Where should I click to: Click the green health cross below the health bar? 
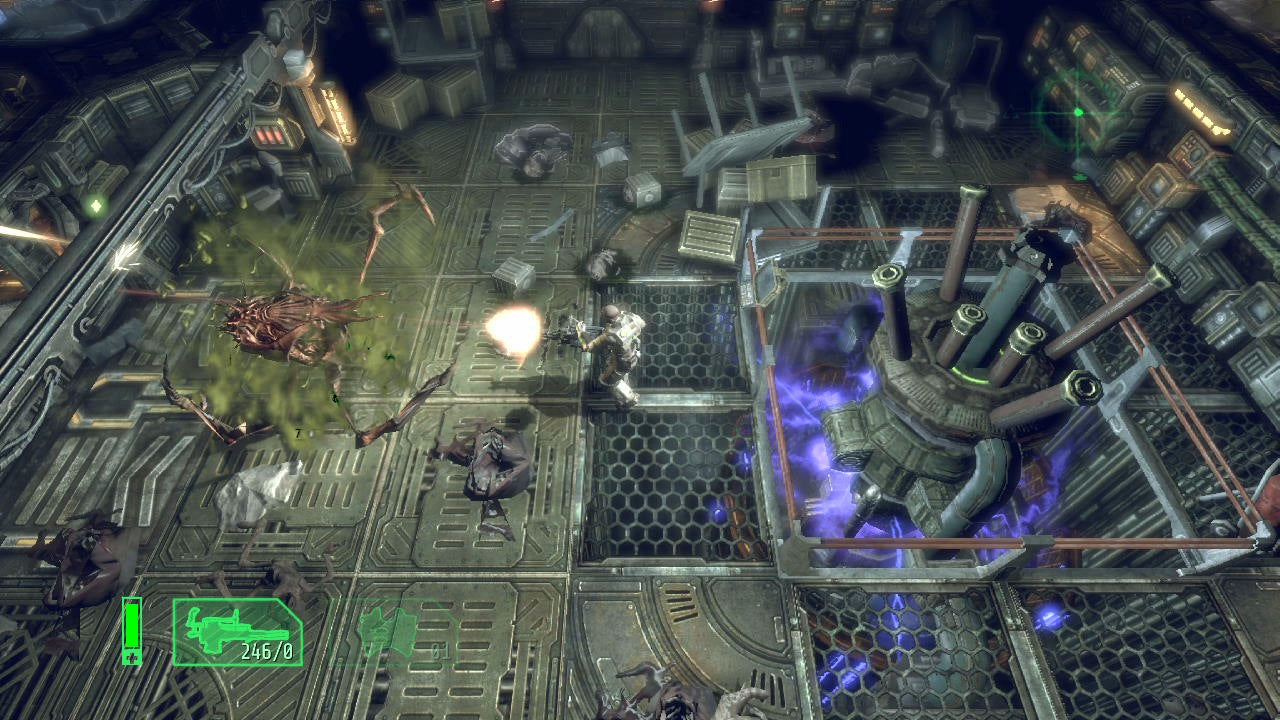131,655
